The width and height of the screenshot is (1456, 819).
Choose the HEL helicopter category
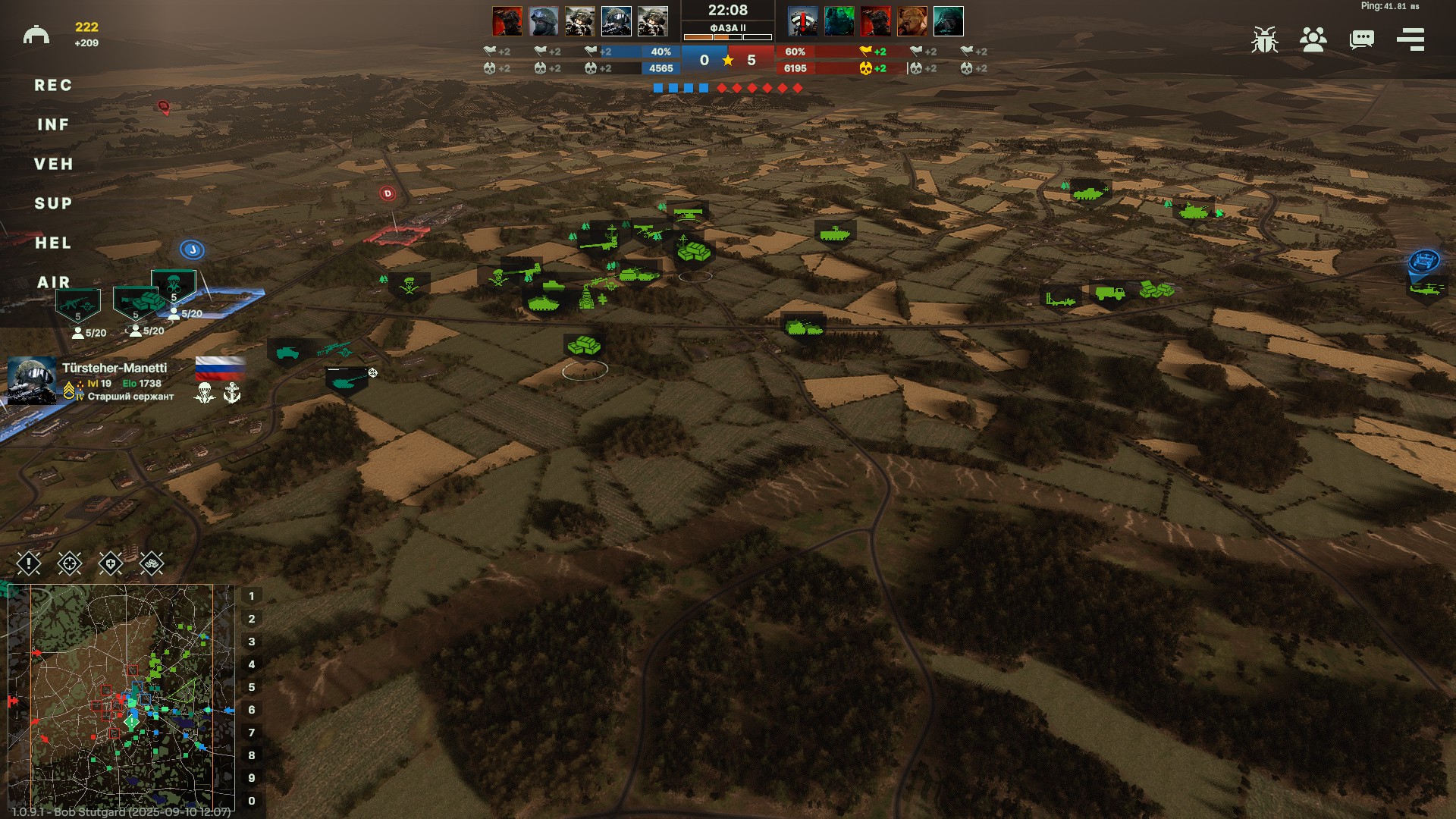53,243
